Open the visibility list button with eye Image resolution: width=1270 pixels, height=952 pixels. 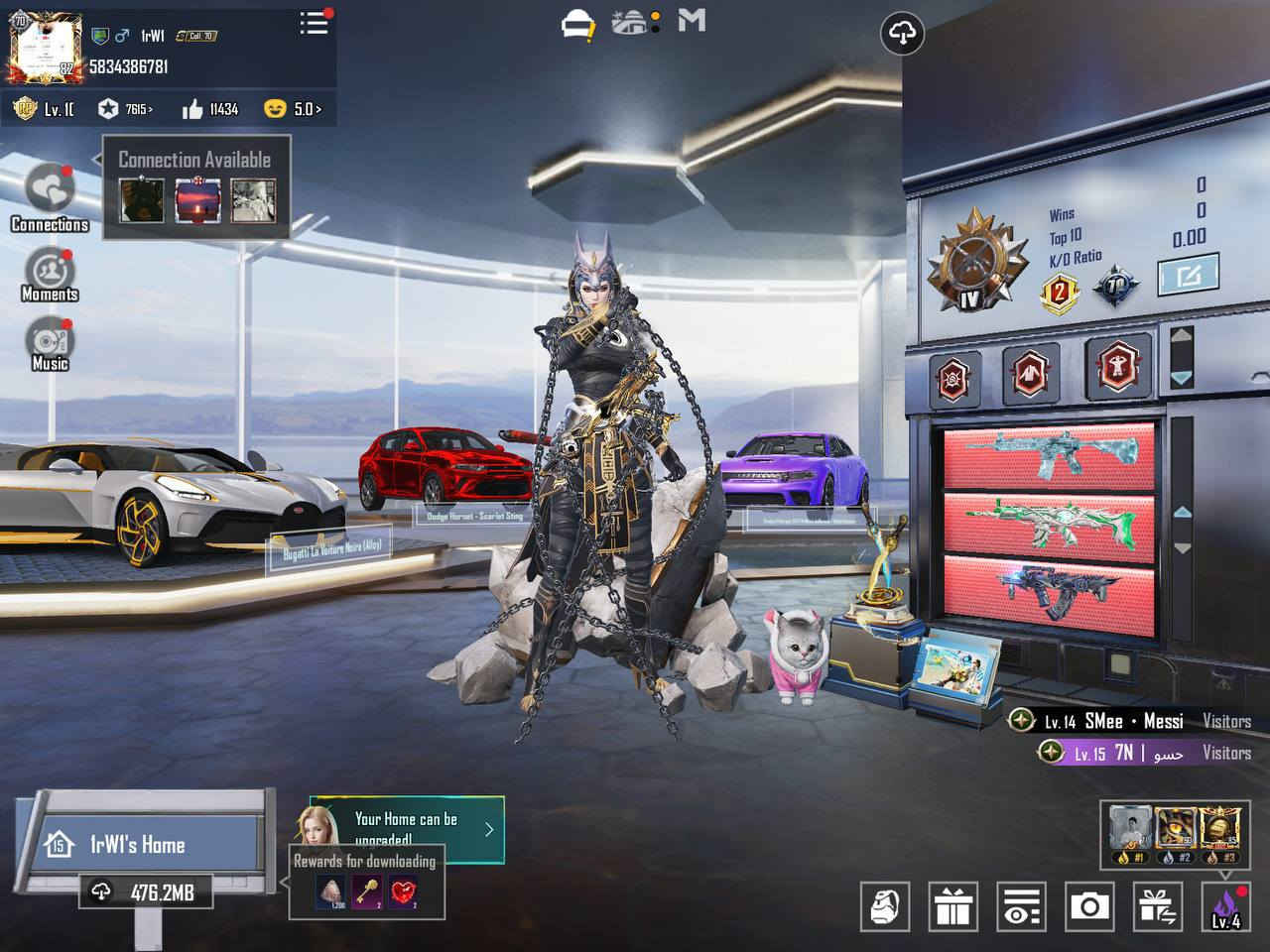pos(1021,906)
